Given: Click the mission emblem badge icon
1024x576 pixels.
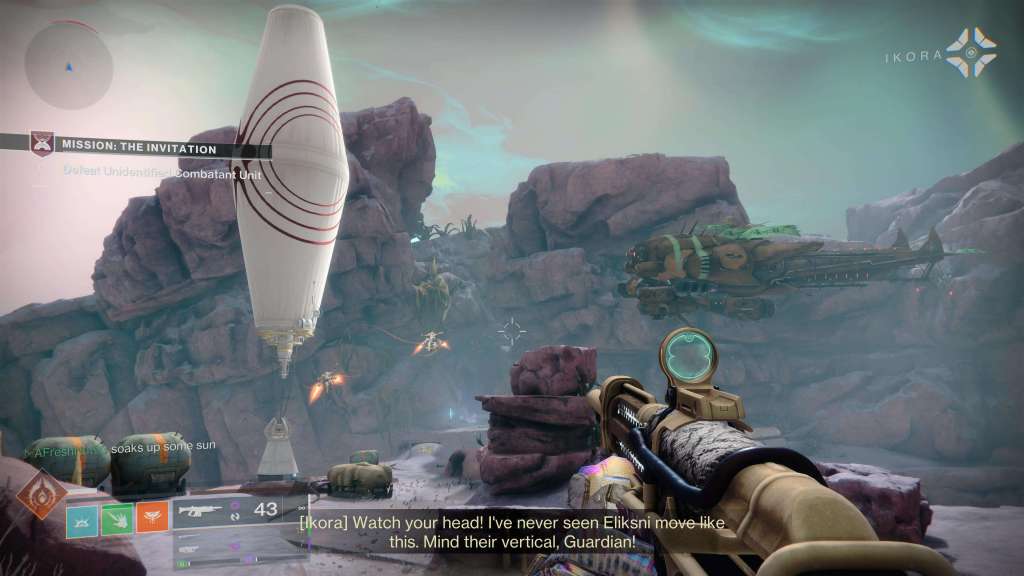Looking at the screenshot, I should pyautogui.click(x=41, y=145).
